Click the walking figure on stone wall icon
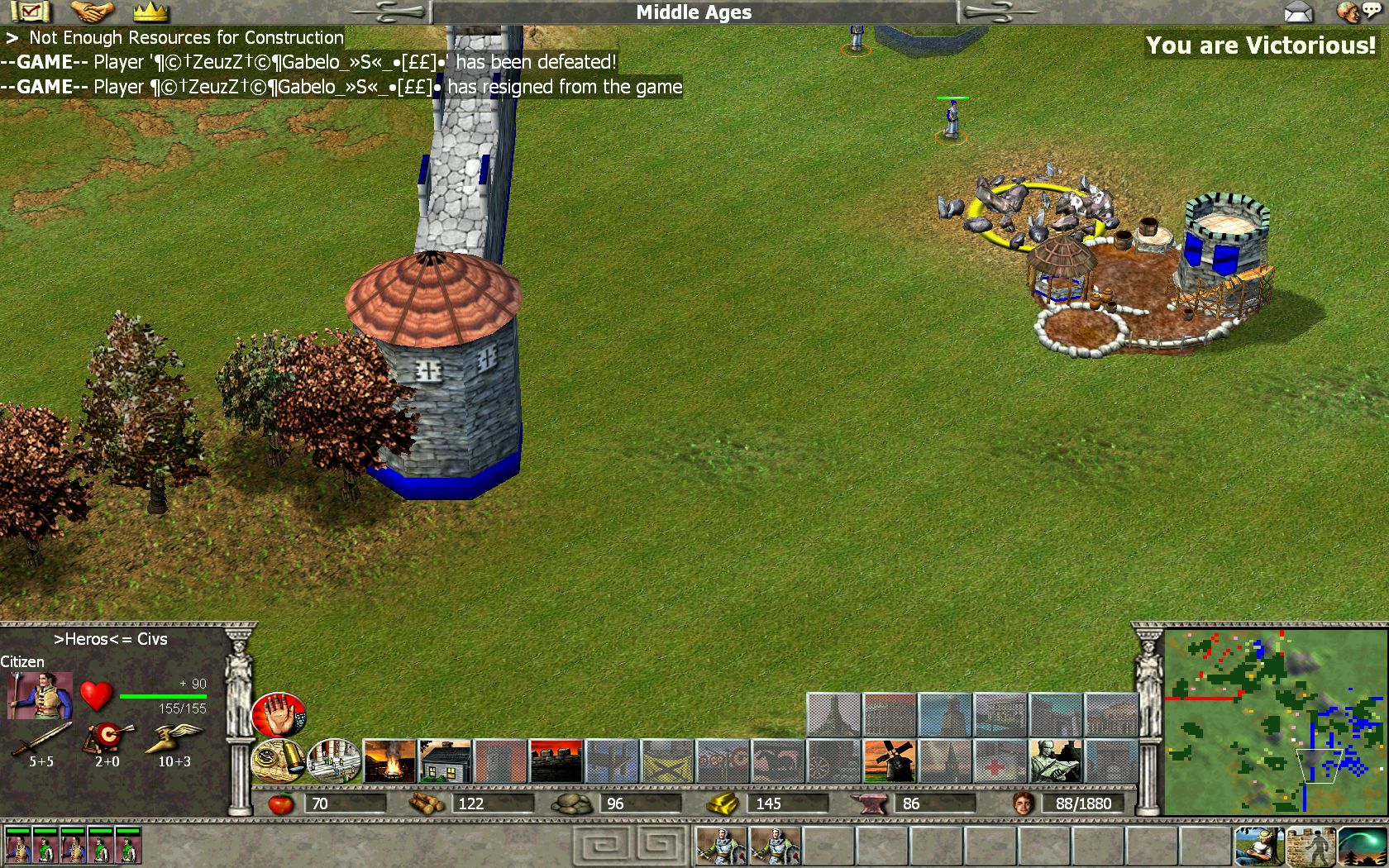This screenshot has width=1389, height=868. [1310, 846]
